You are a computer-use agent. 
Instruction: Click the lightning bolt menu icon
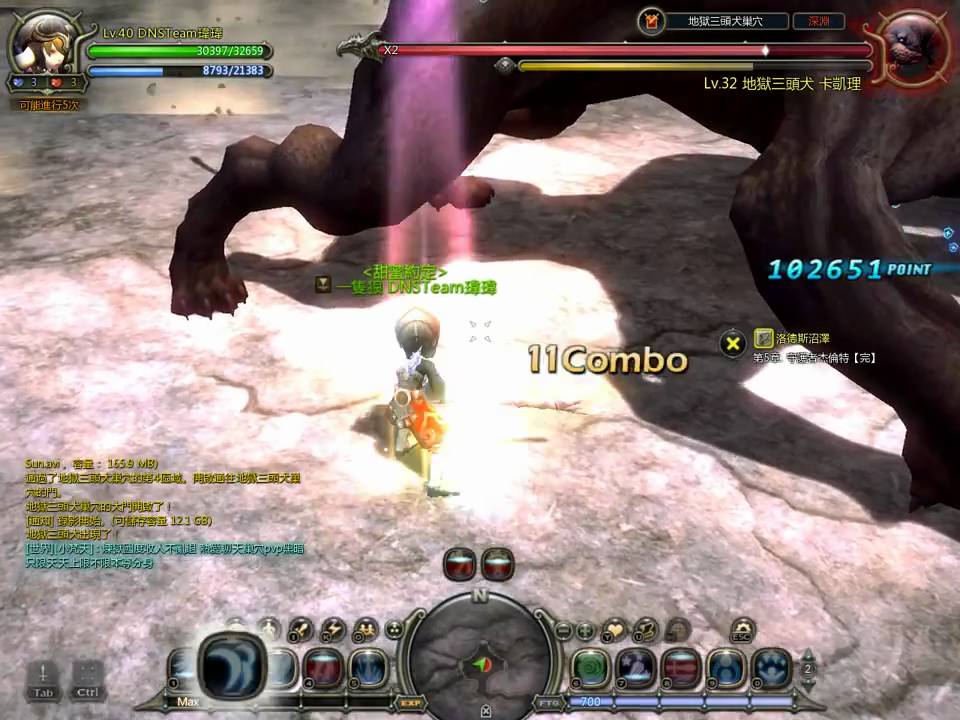(x=333, y=629)
